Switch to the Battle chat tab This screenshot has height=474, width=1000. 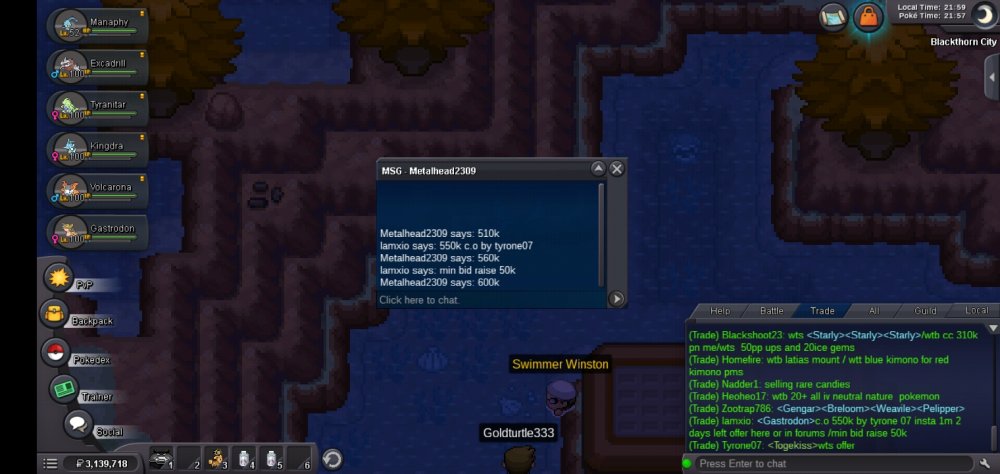(x=771, y=311)
